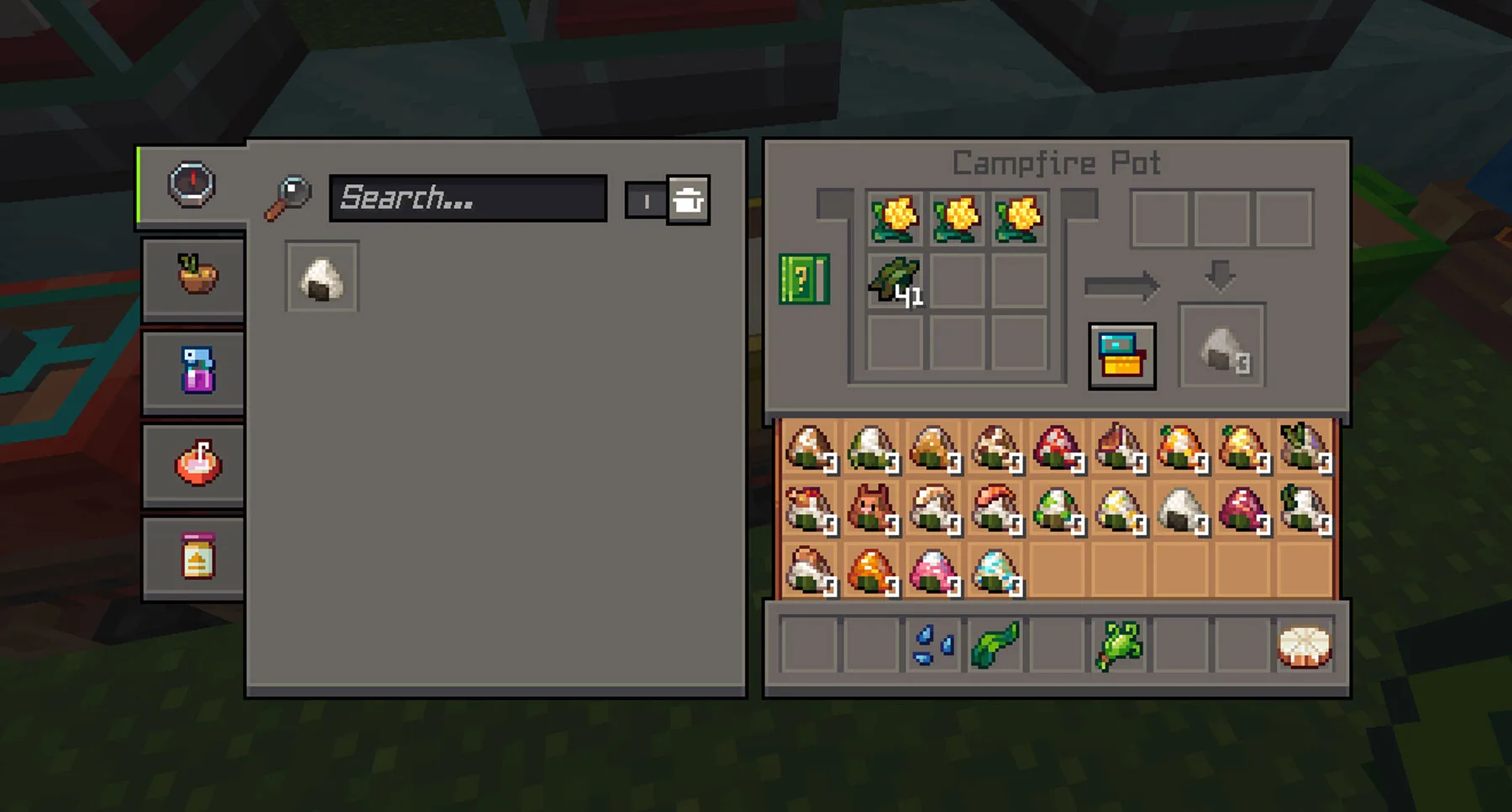Image resolution: width=1512 pixels, height=812 pixels.
Task: Grab the pink onigiri in inventory
Action: [934, 572]
